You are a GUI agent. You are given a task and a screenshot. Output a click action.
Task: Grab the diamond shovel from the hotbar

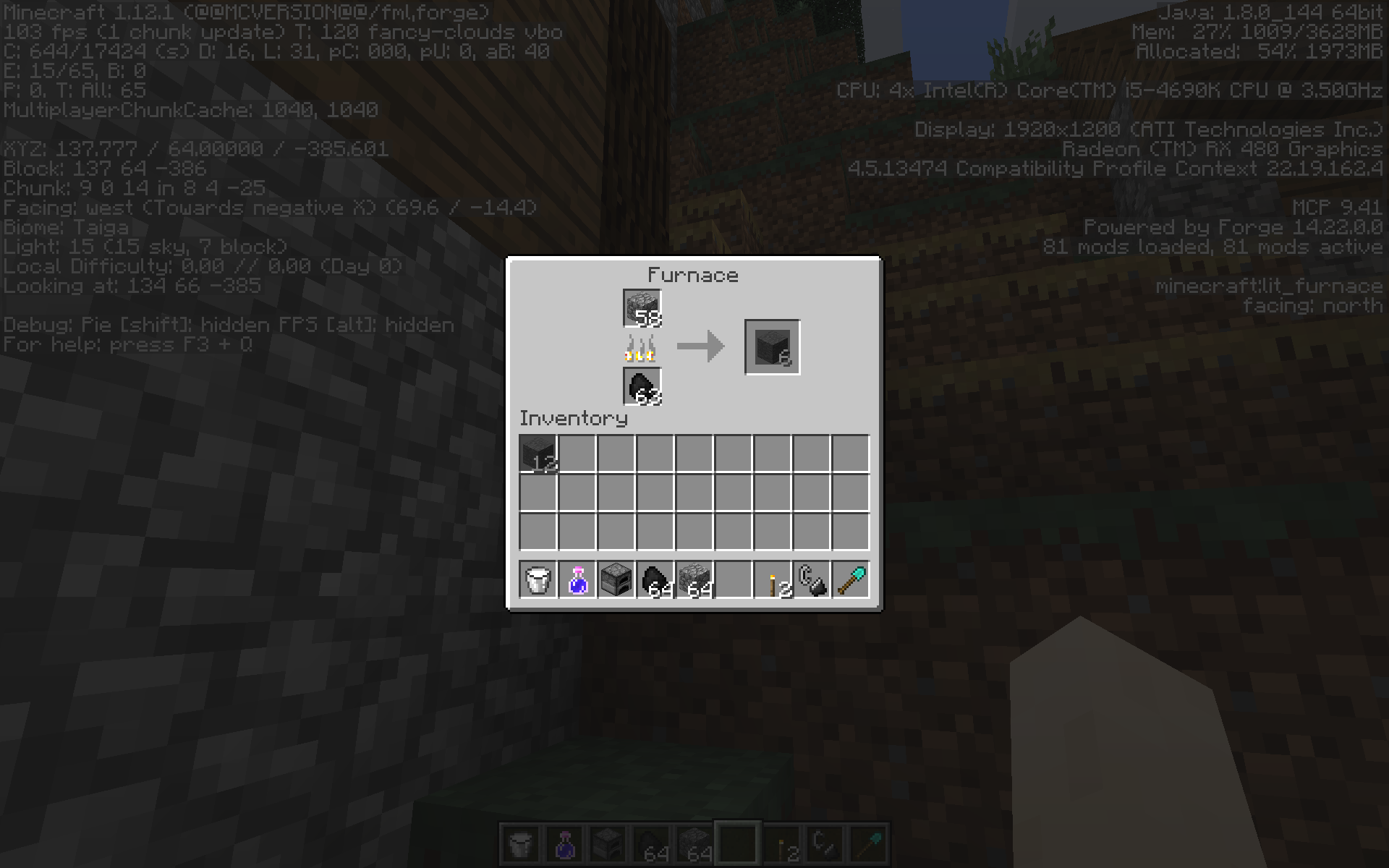coord(851,578)
